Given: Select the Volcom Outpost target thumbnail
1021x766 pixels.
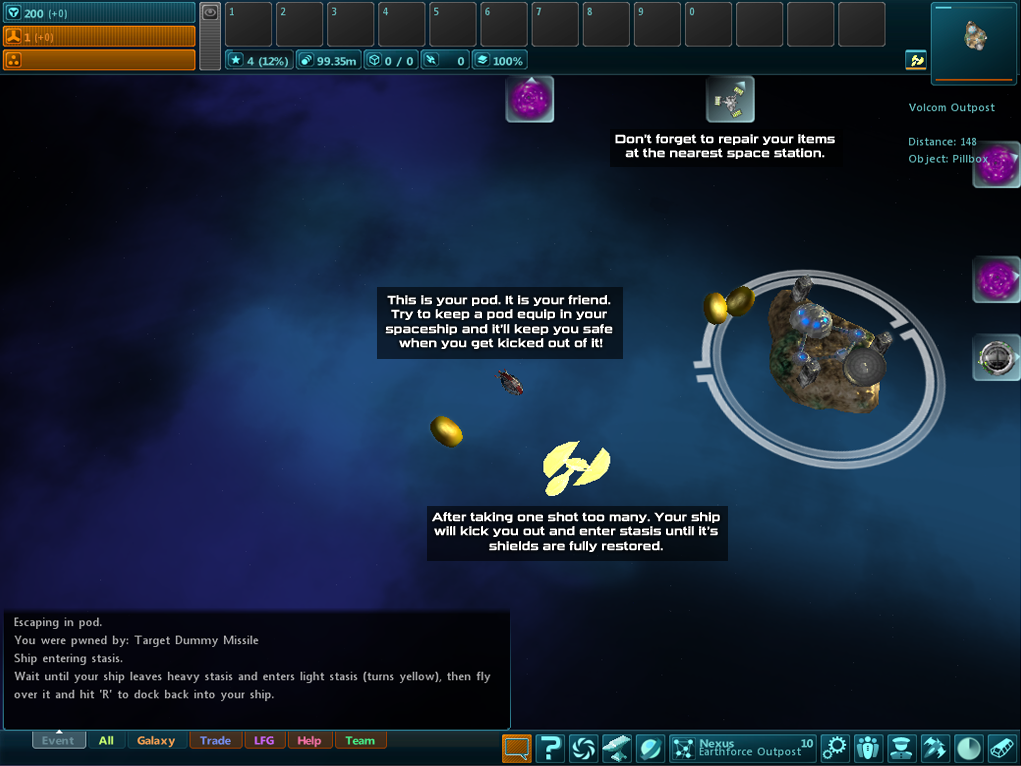Looking at the screenshot, I should [x=975, y=40].
